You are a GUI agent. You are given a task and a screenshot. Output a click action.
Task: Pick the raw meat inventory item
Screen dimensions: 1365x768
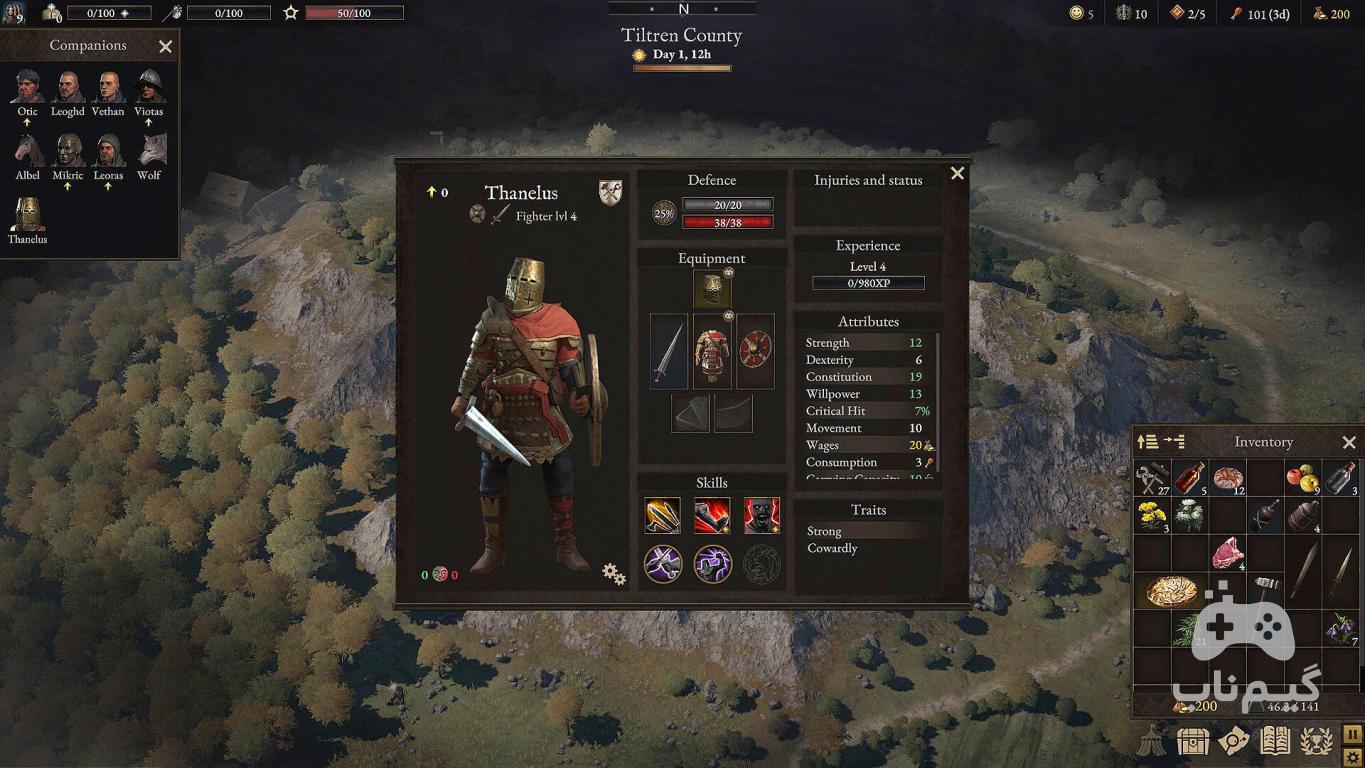(1227, 553)
